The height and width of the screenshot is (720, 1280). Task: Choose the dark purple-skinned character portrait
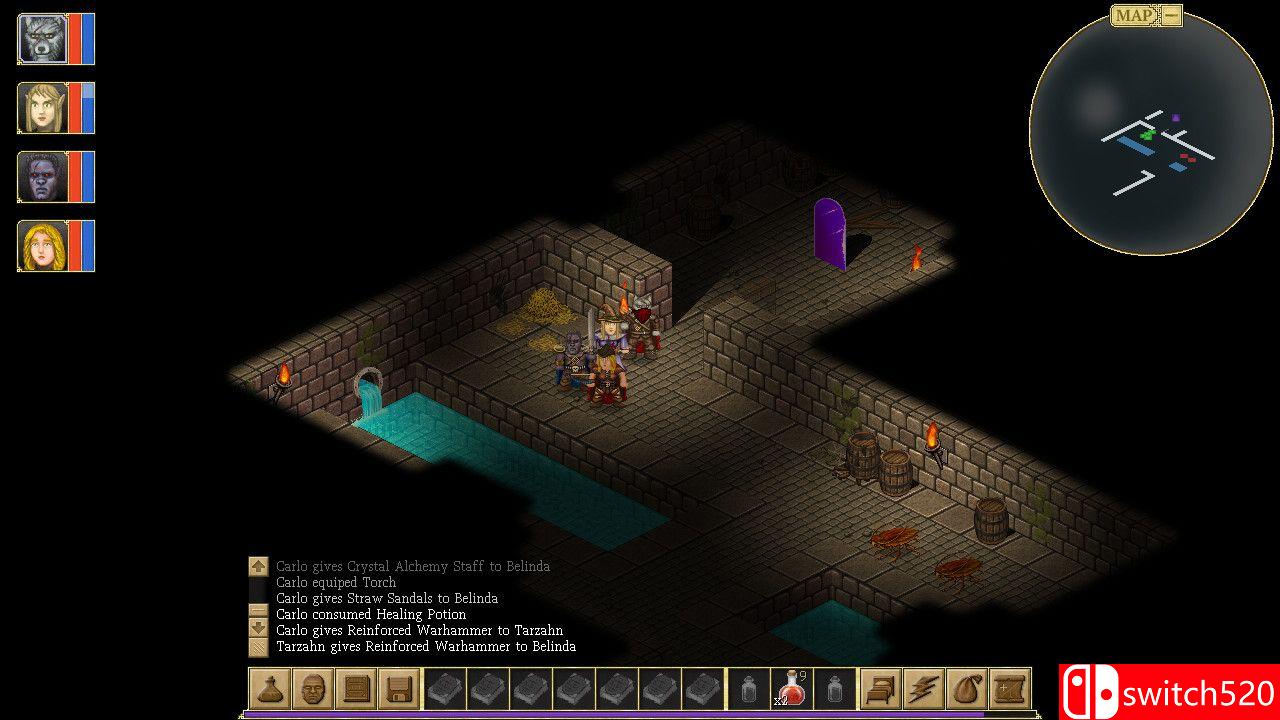point(42,177)
